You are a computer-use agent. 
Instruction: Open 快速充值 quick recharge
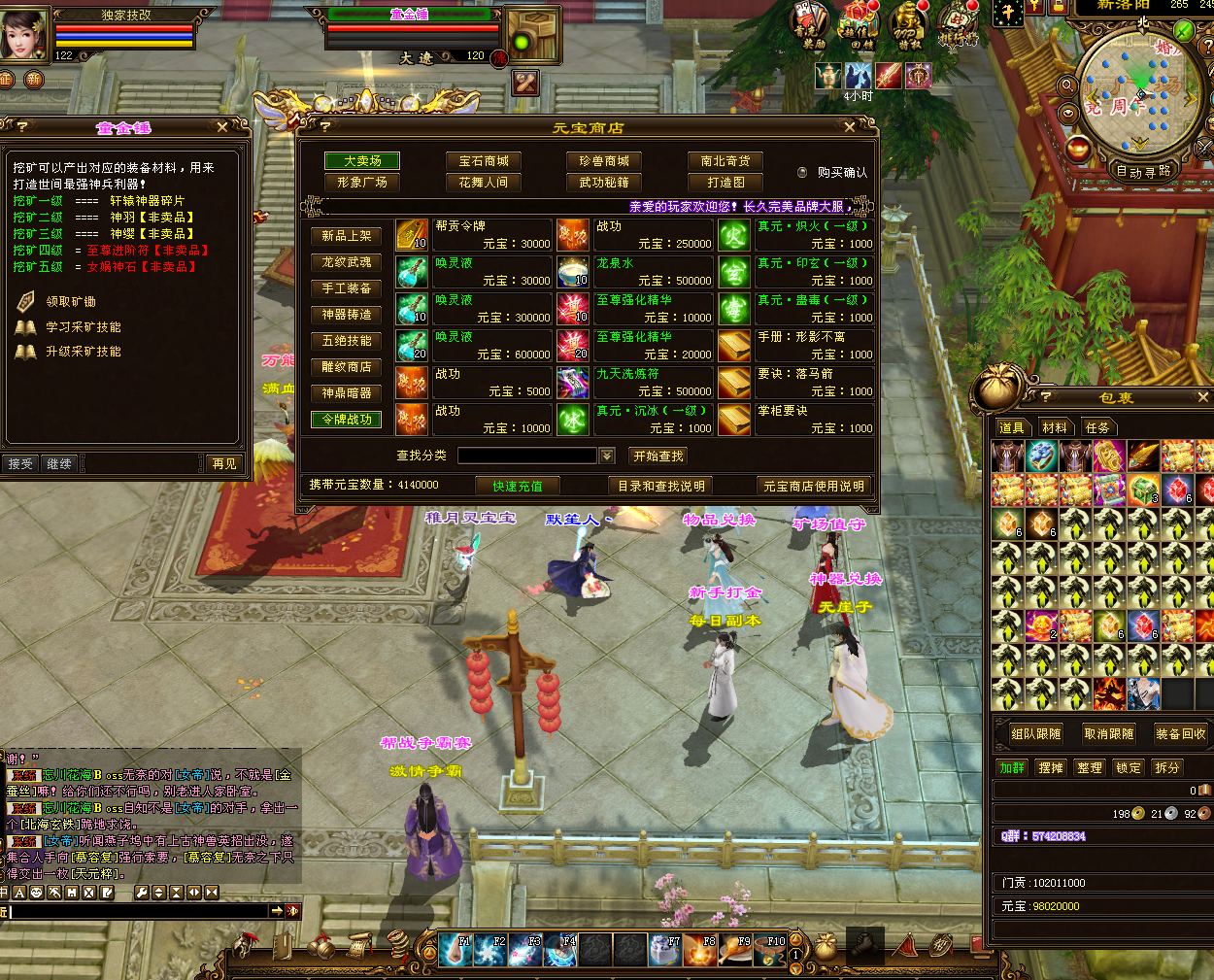pos(518,486)
